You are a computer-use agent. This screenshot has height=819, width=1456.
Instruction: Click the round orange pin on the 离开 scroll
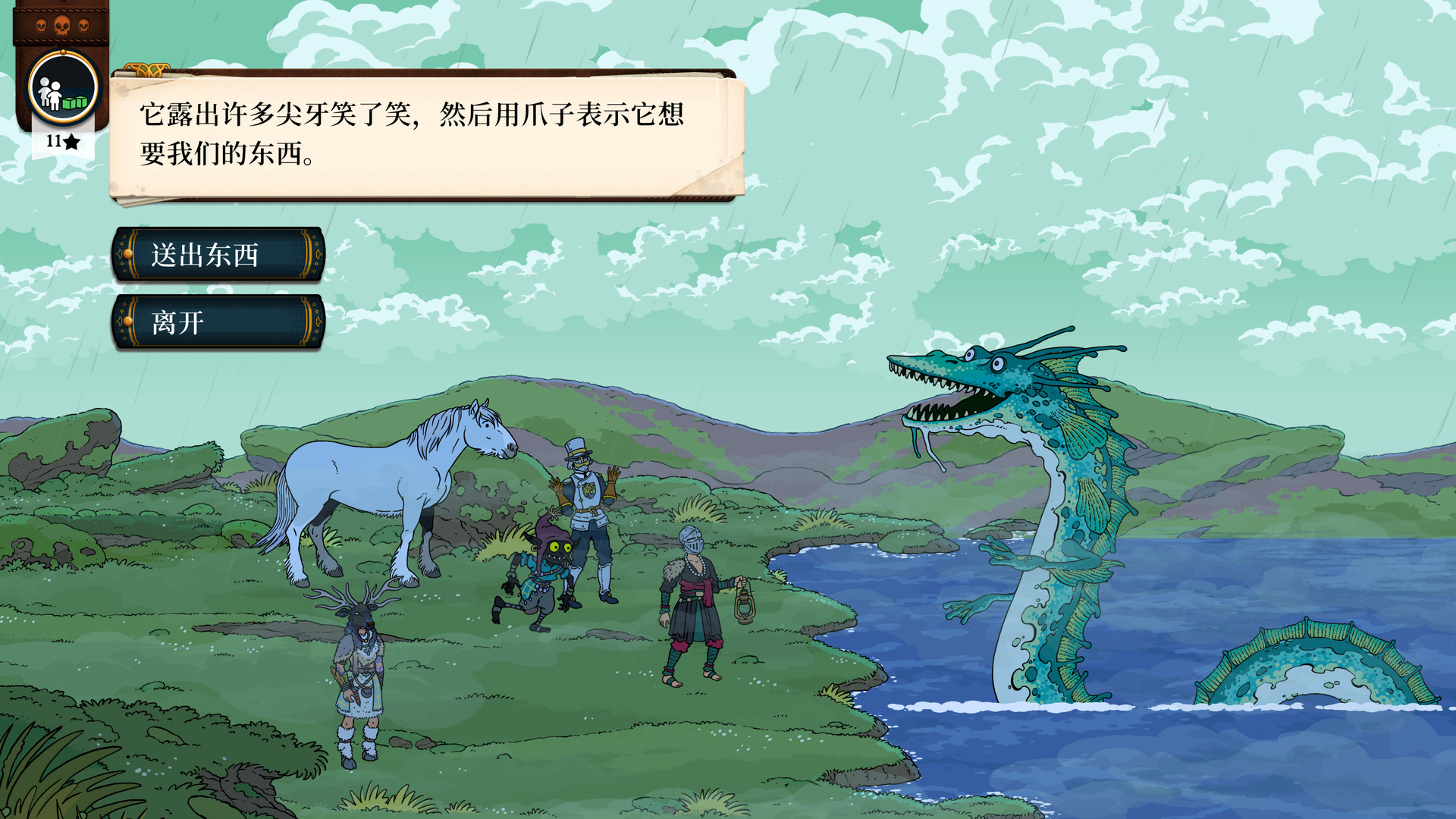(129, 322)
